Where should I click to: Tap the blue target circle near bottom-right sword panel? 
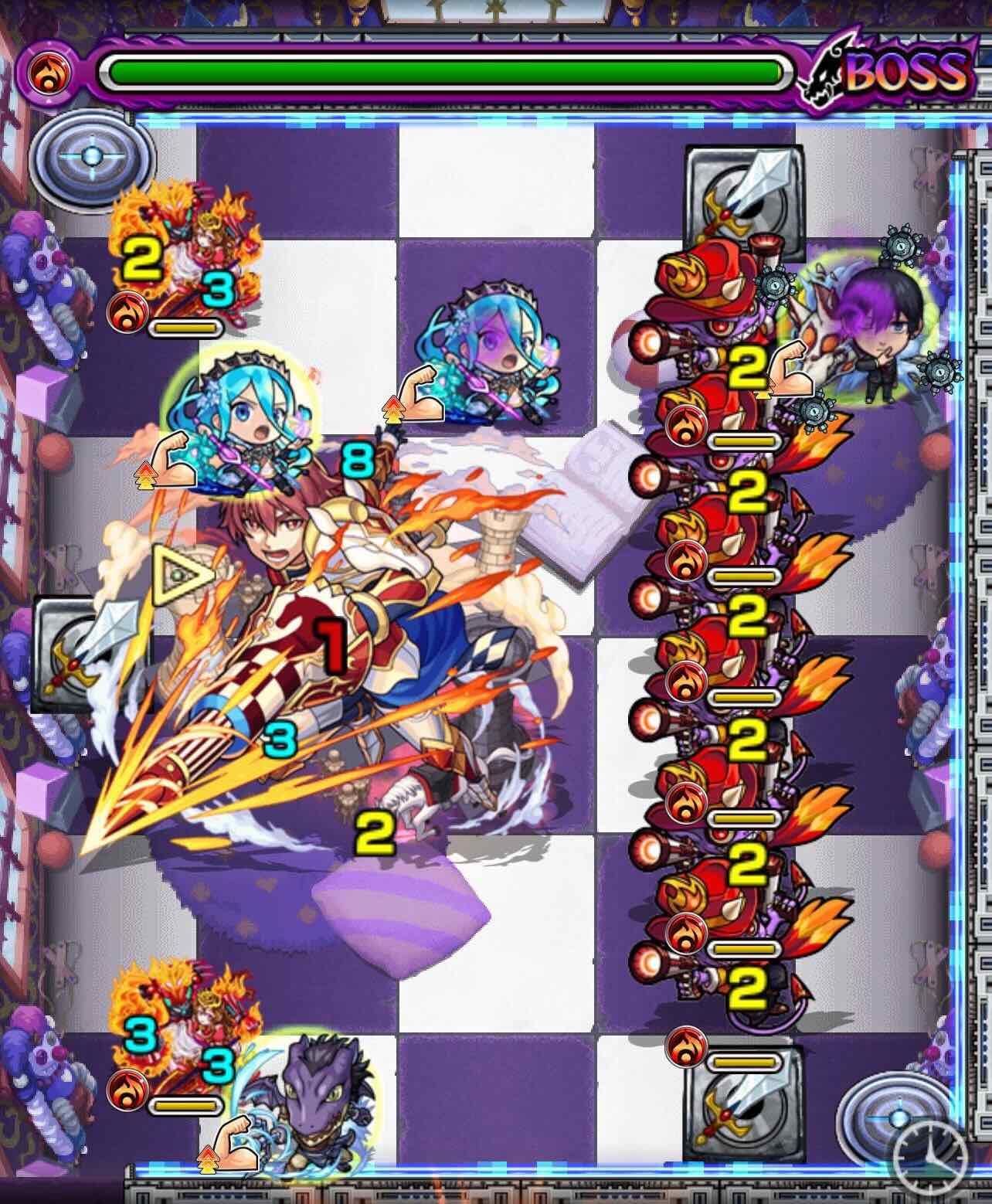click(x=896, y=1118)
